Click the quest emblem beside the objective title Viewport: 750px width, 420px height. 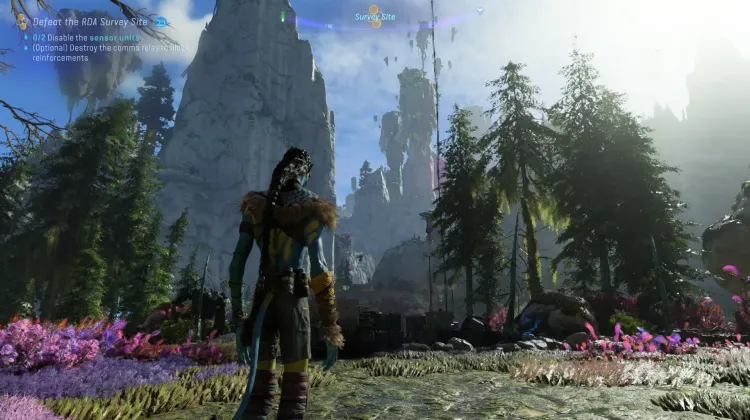(21, 21)
